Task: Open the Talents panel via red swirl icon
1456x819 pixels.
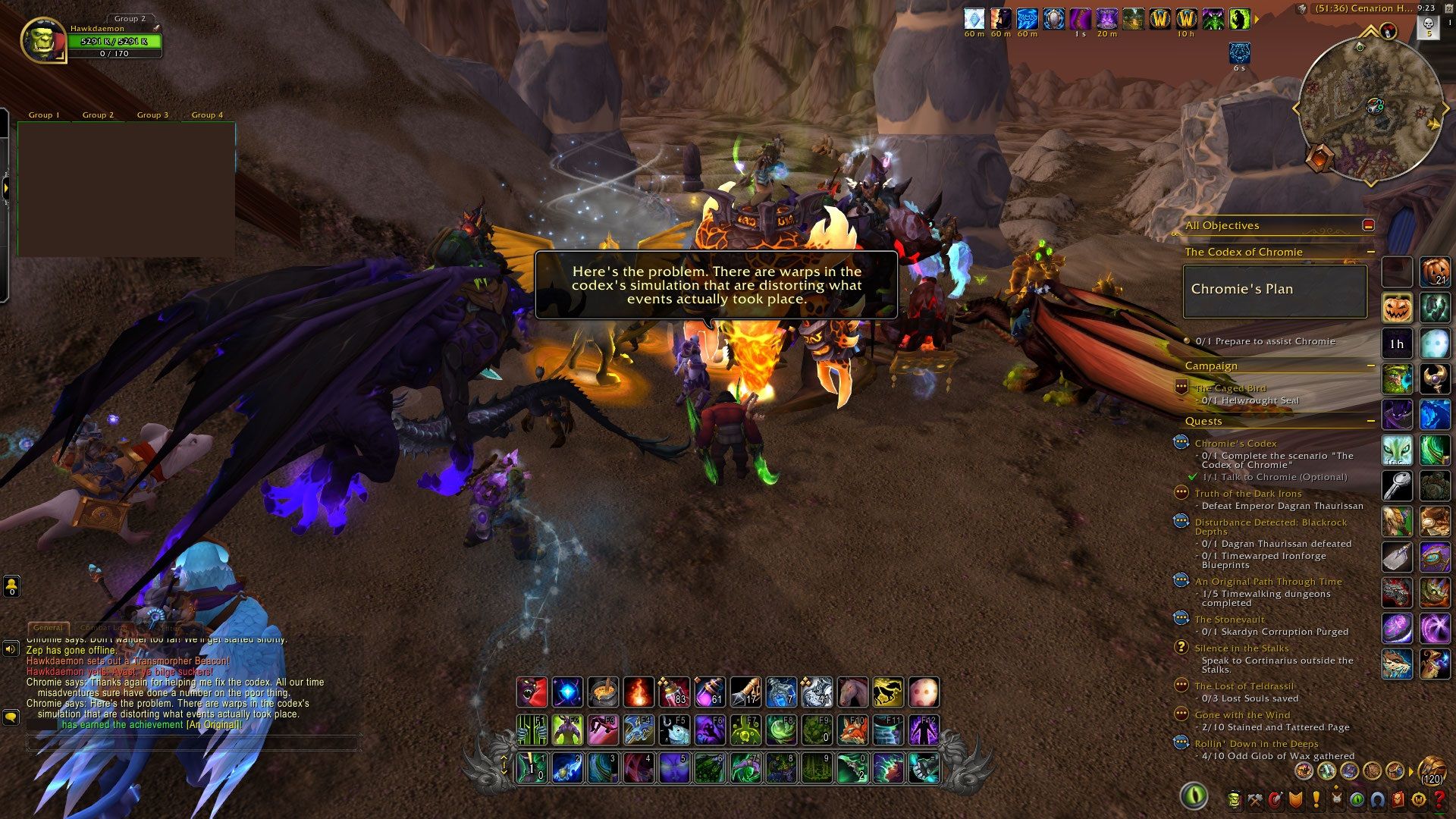Action: coord(1276,800)
